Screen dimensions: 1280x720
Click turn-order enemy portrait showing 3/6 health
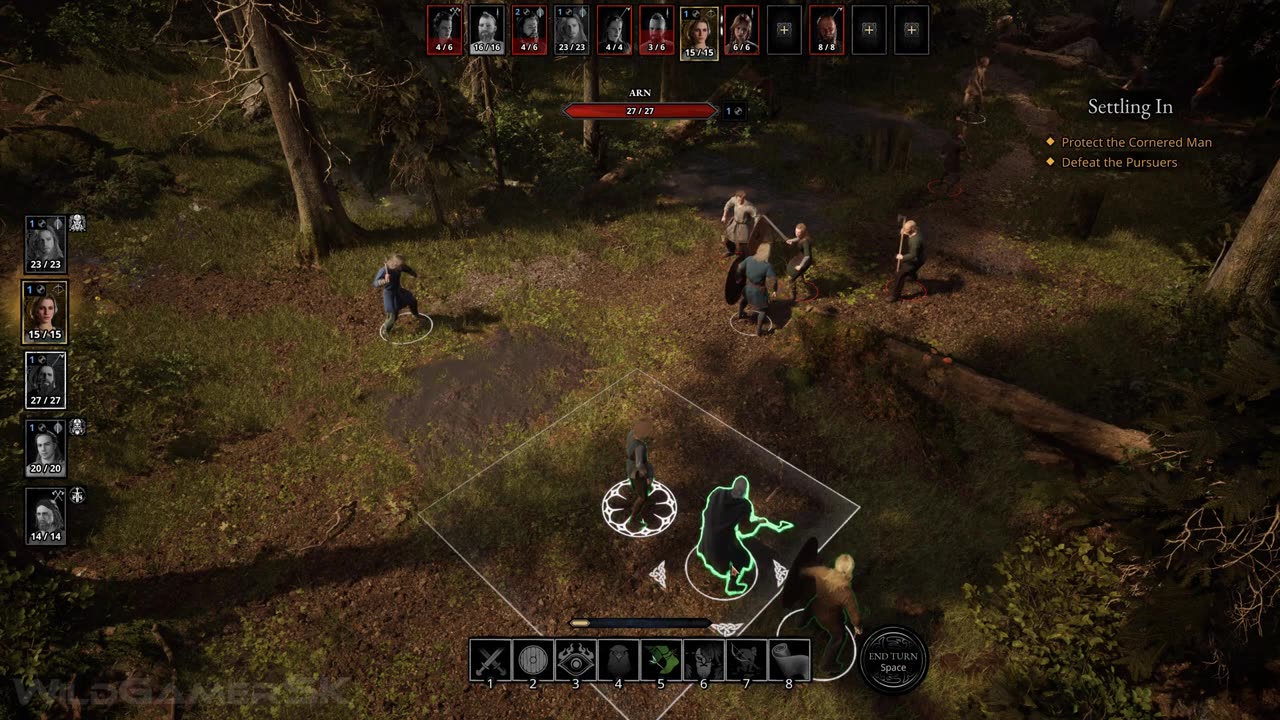(x=656, y=30)
